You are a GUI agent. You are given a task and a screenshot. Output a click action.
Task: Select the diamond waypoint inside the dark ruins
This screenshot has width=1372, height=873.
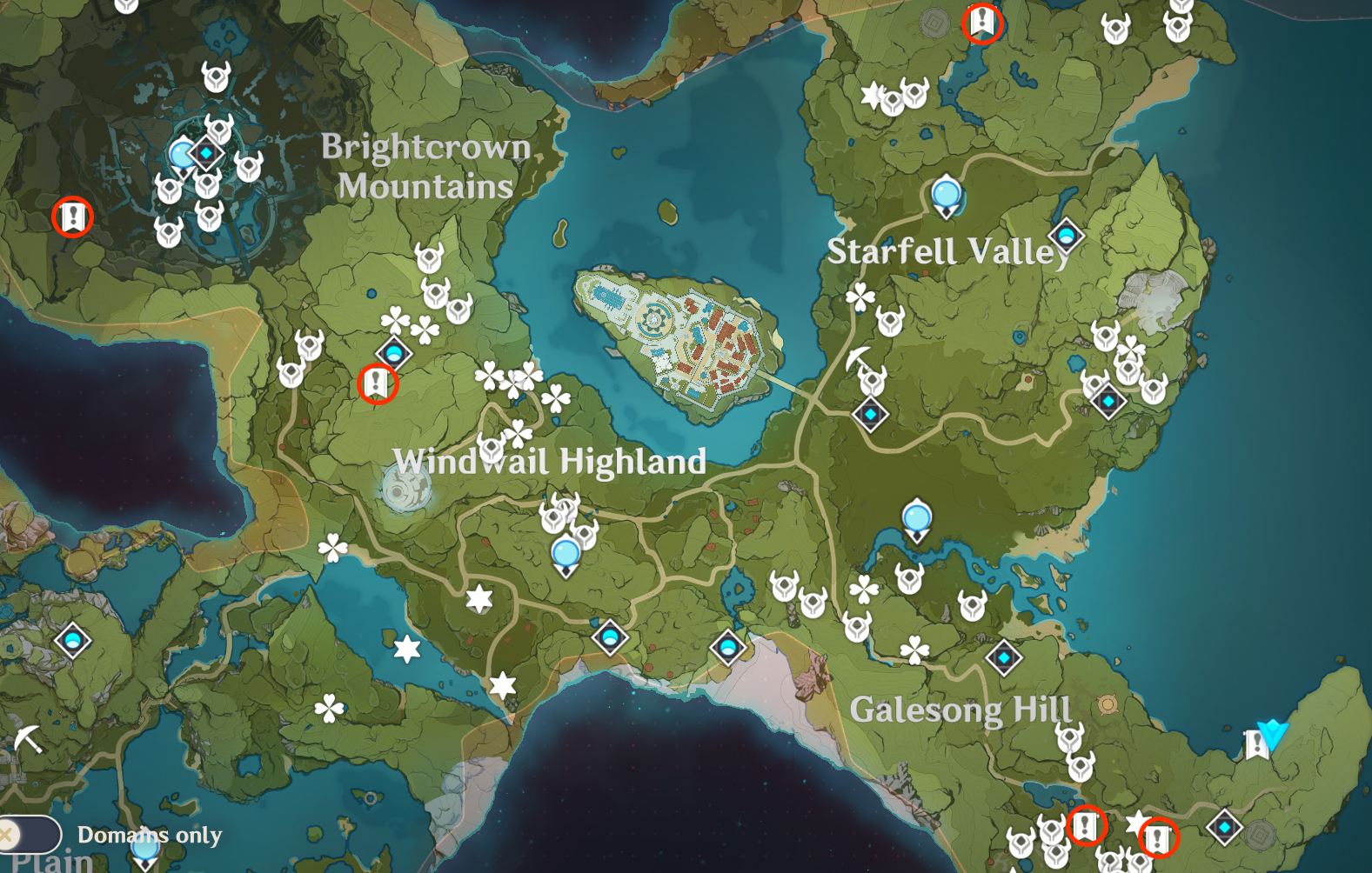pos(206,154)
